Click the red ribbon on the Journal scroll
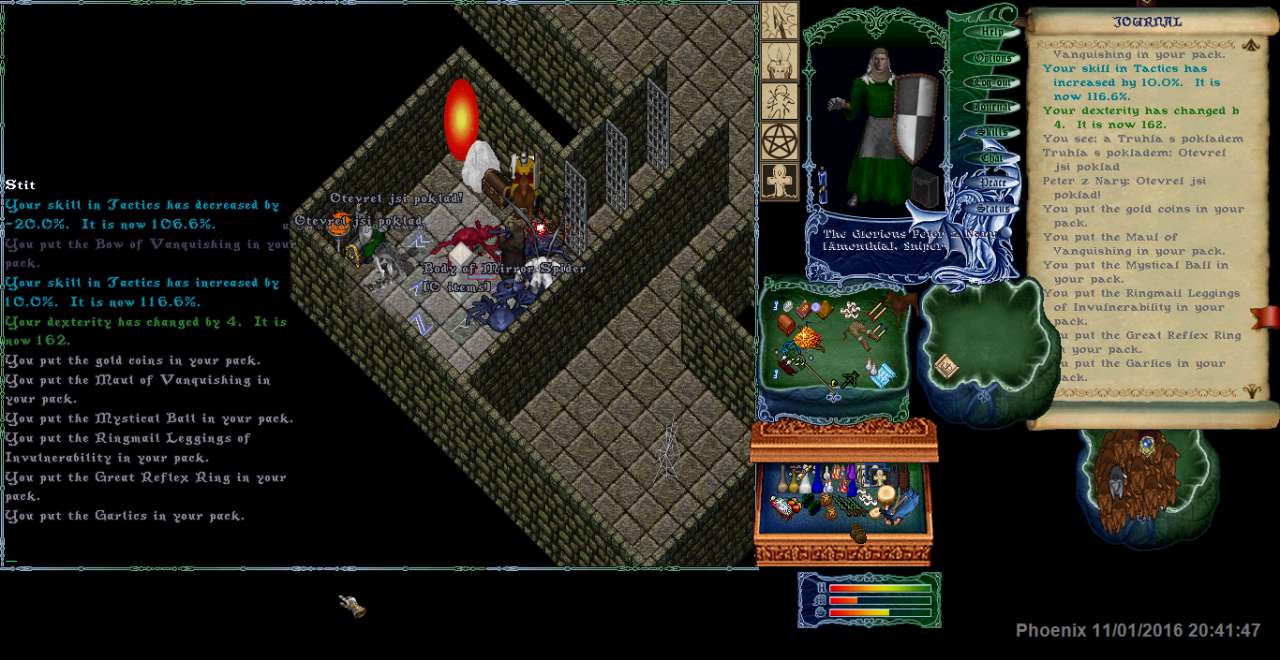 coord(1266,318)
